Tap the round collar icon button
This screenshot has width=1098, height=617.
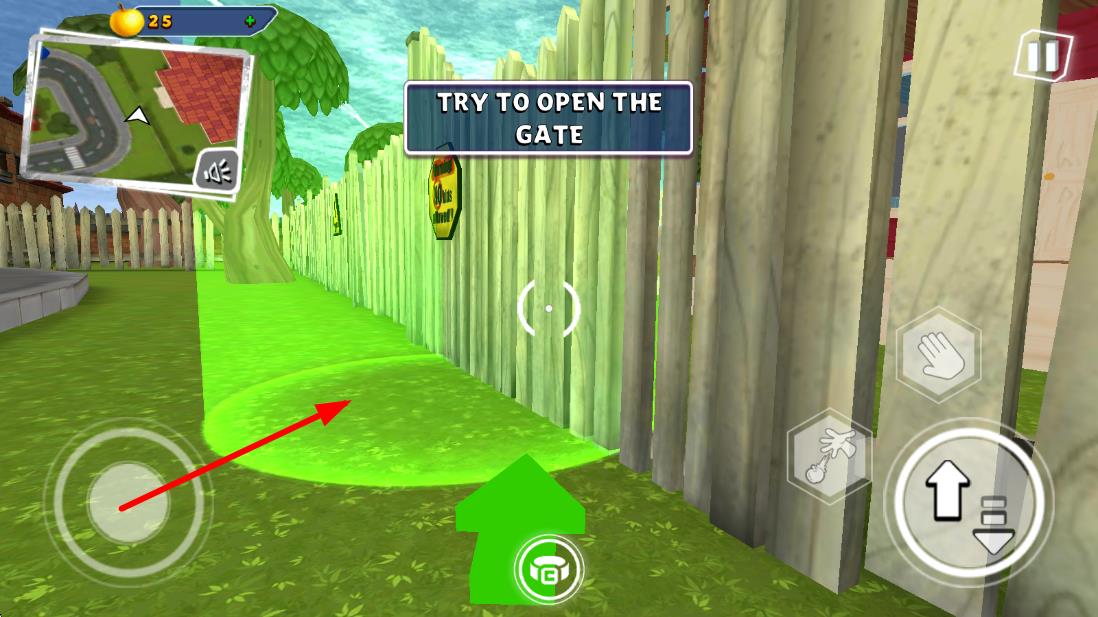click(548, 569)
